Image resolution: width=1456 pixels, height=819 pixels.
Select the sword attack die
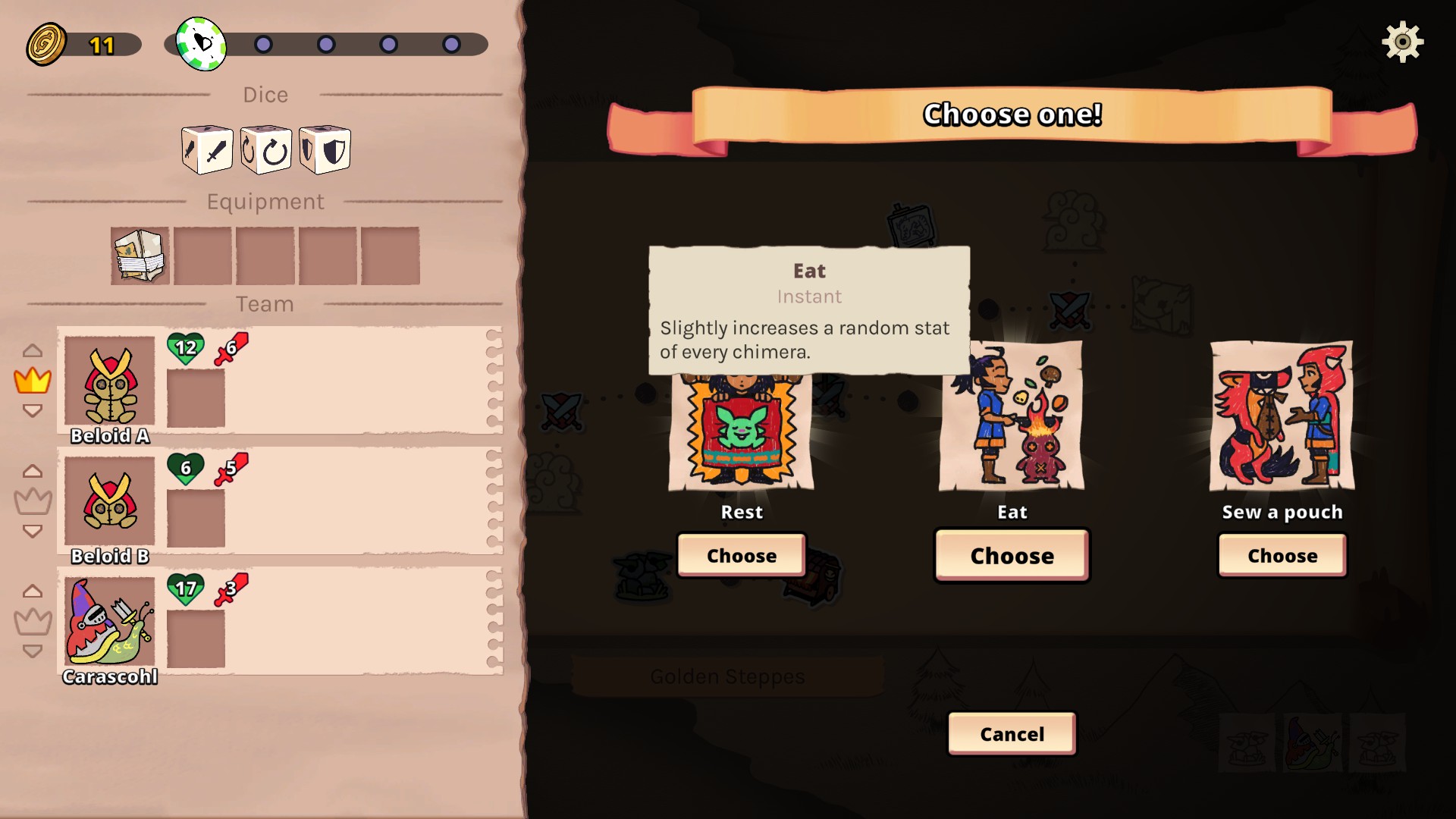click(x=207, y=150)
